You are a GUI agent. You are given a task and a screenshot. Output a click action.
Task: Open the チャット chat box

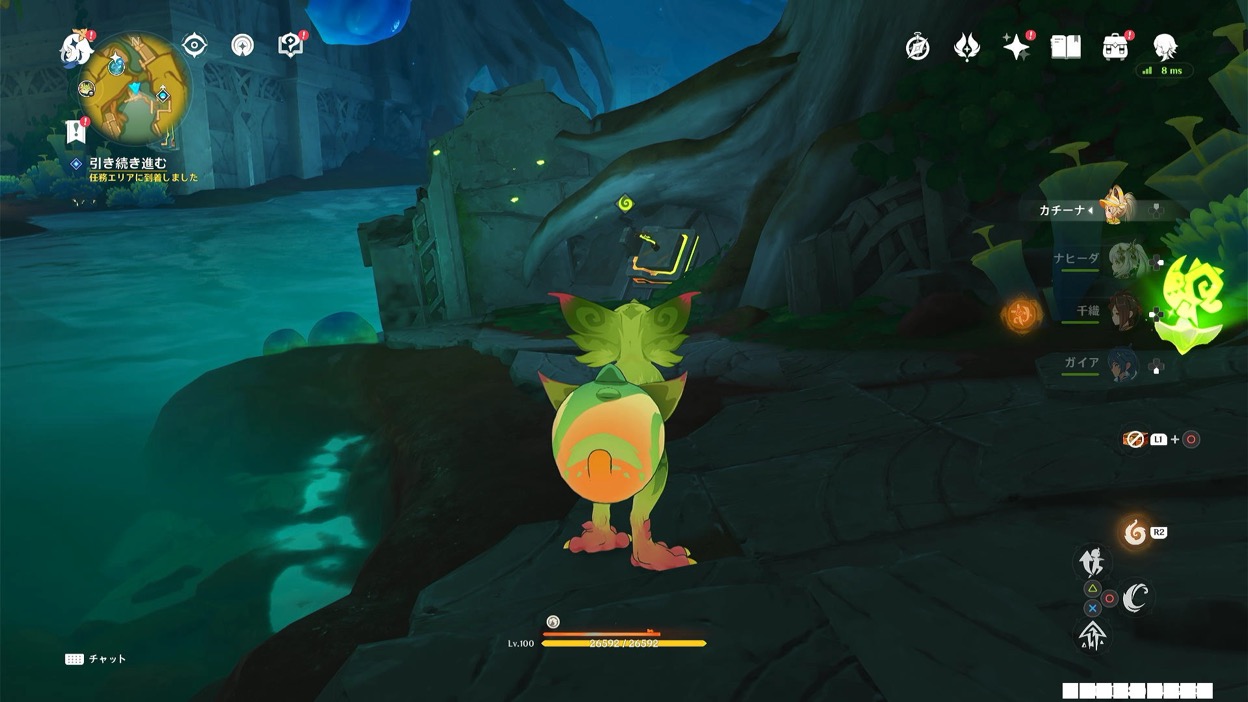(97, 659)
